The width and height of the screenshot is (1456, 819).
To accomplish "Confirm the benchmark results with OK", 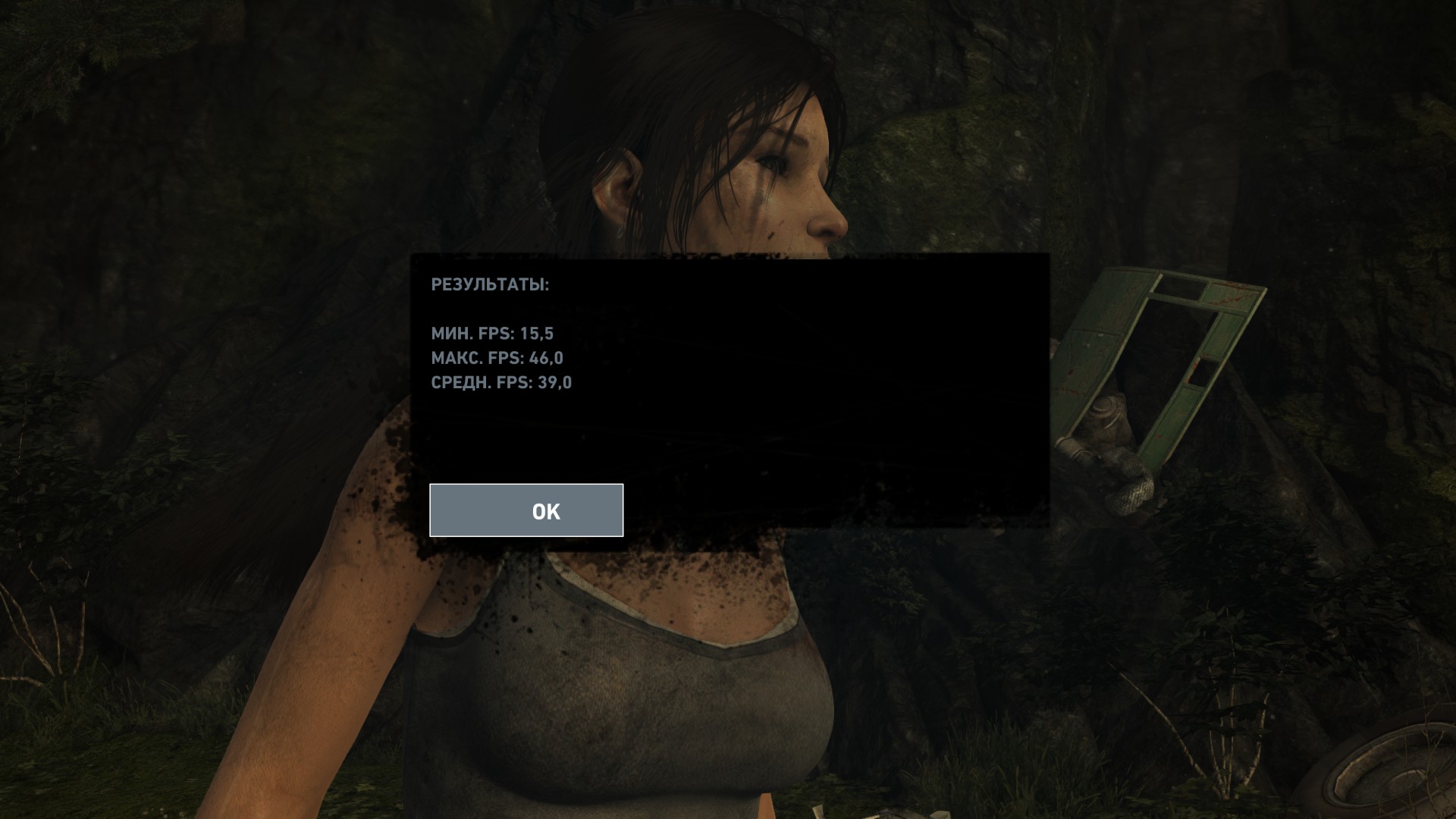I will 526,510.
